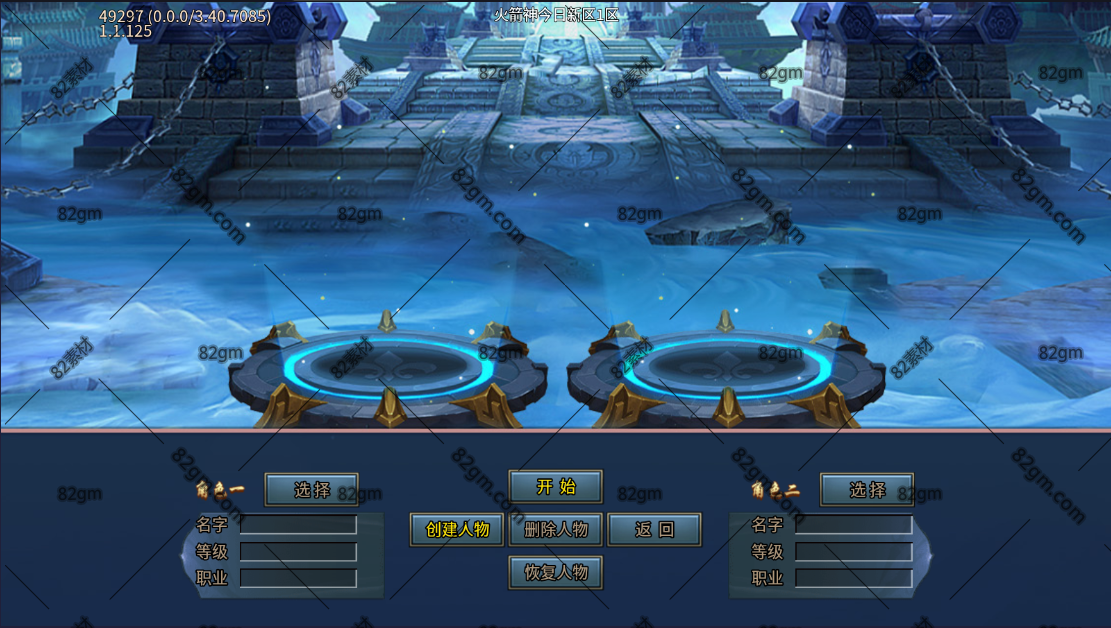The image size is (1111, 628).
Task: Click the 开始 (Start) button
Action: [x=556, y=487]
